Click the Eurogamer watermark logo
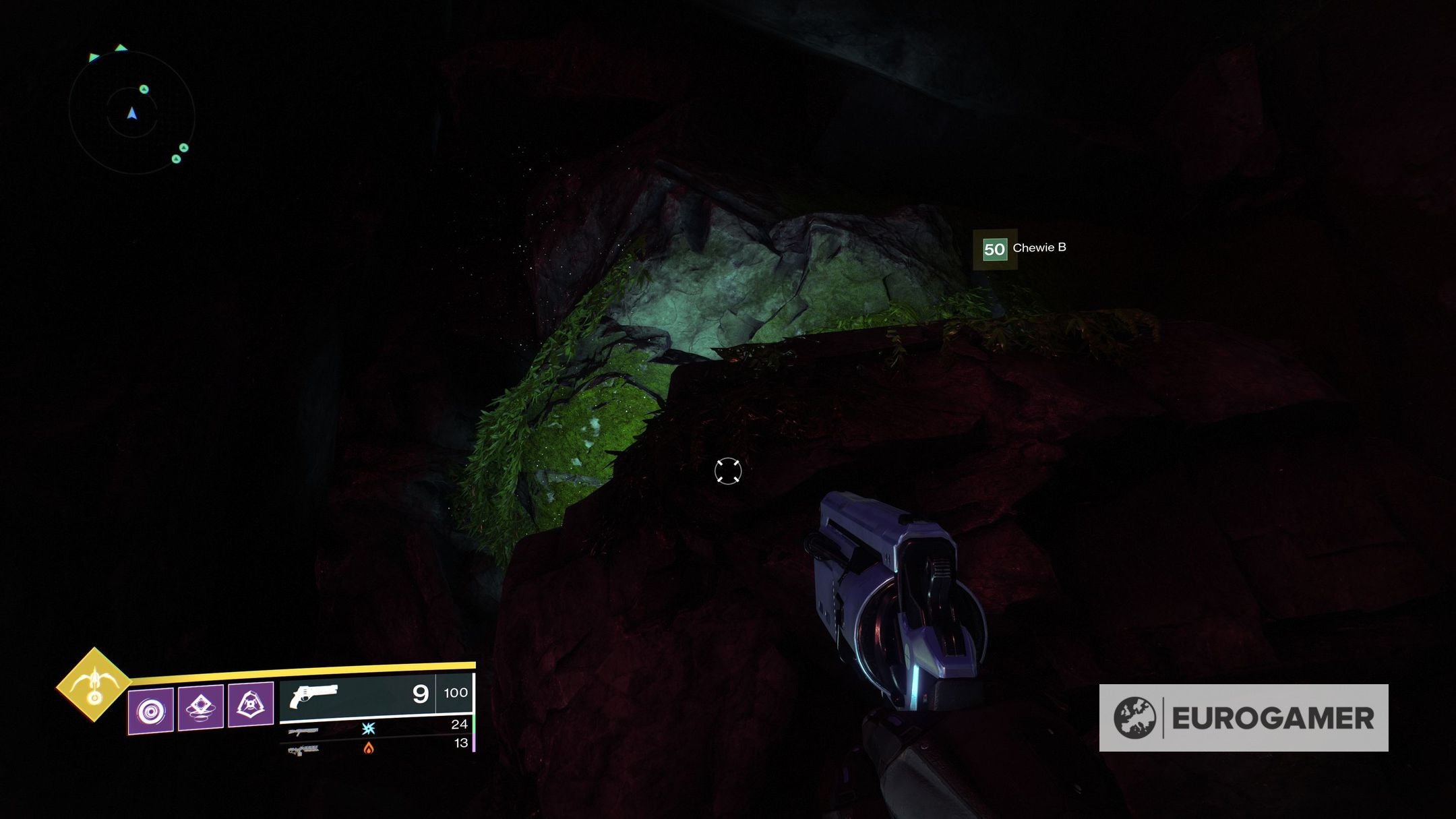Viewport: 1456px width, 819px height. (1243, 718)
